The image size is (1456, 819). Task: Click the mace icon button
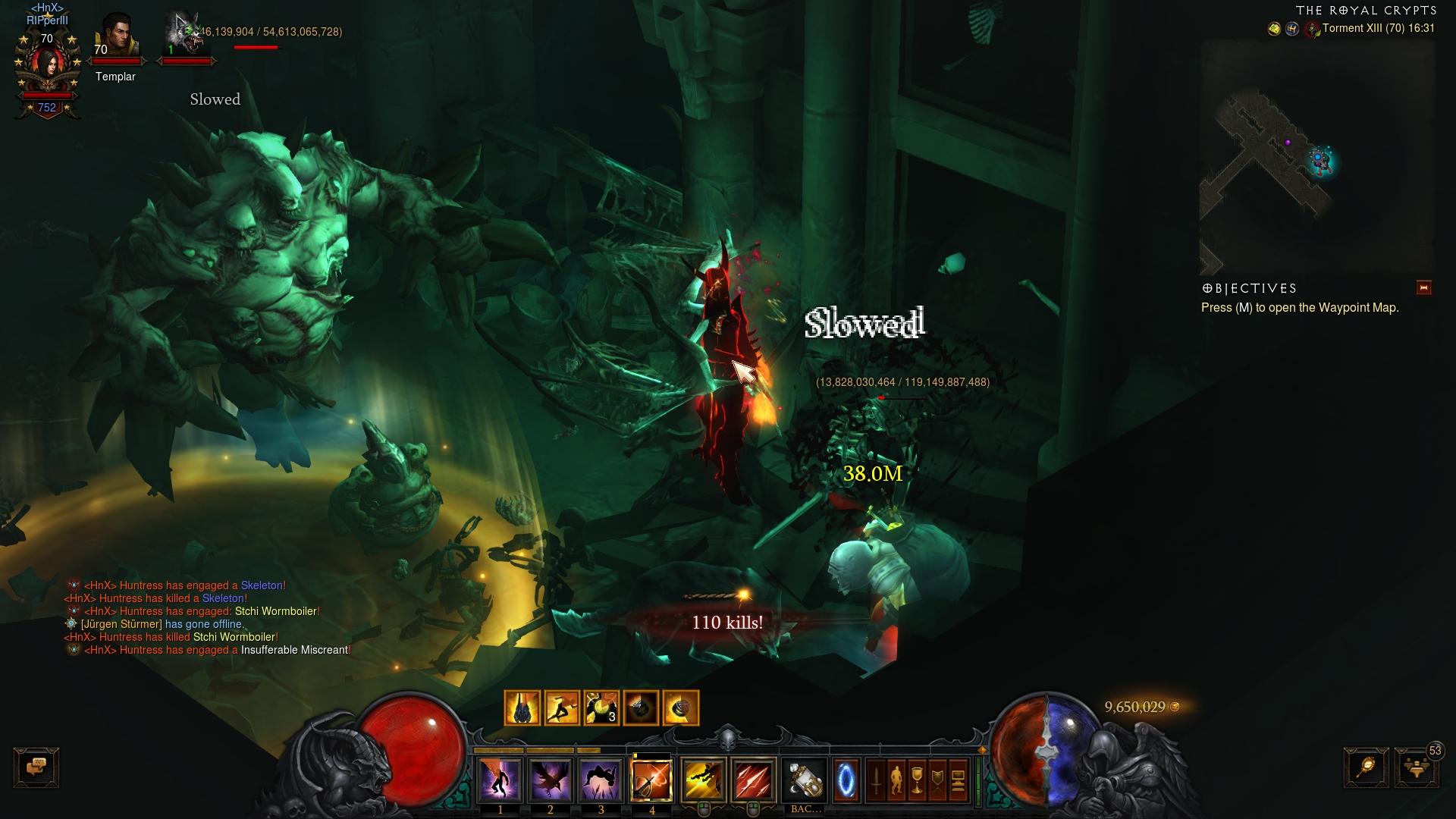click(x=1366, y=767)
